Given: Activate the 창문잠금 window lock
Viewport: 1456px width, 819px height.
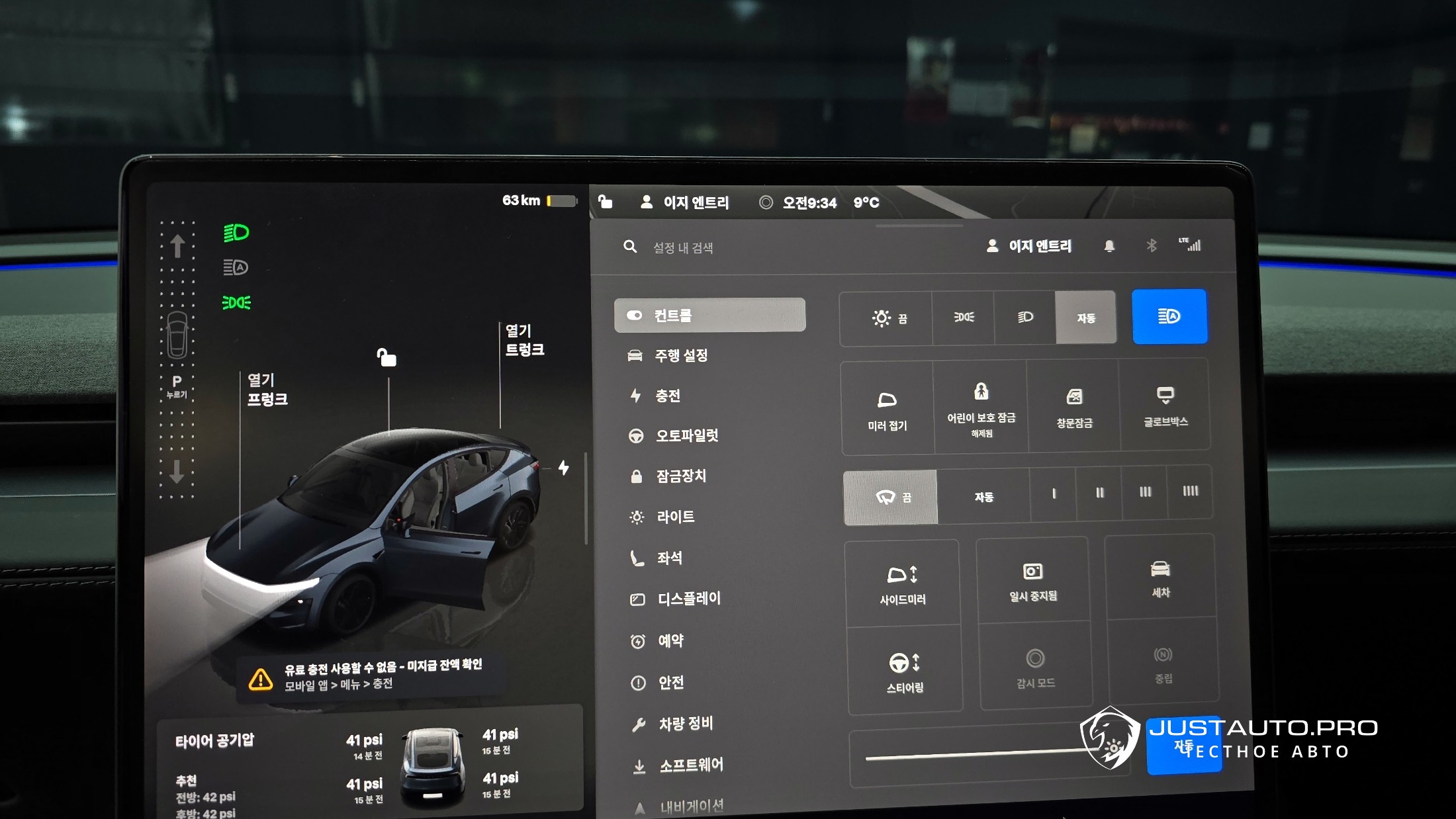Looking at the screenshot, I should click(1074, 408).
